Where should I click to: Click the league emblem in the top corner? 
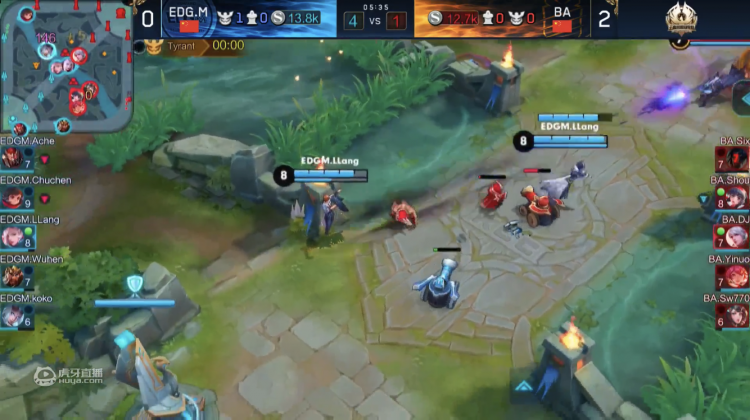tap(685, 21)
